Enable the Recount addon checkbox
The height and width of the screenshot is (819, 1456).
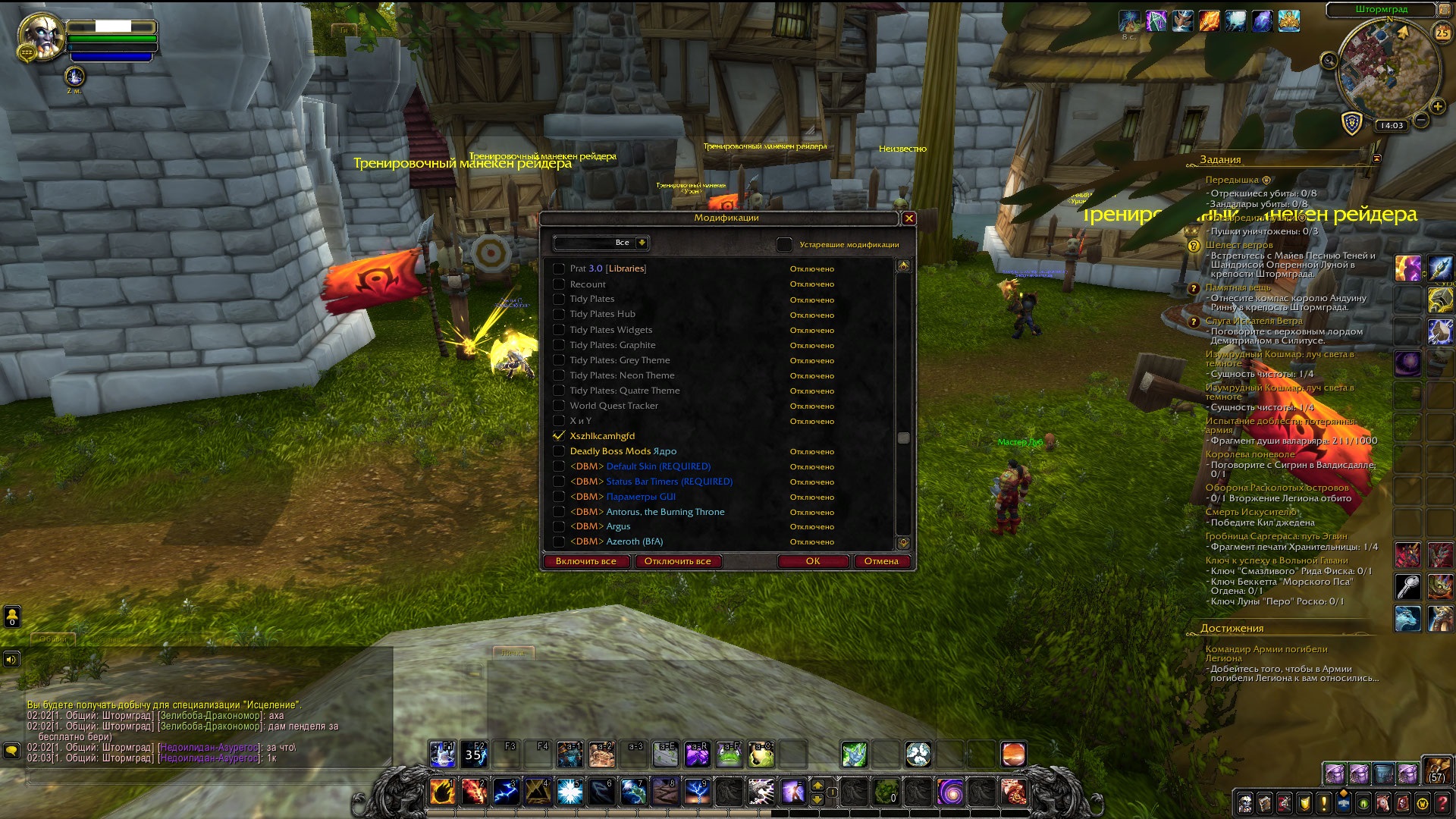(559, 284)
